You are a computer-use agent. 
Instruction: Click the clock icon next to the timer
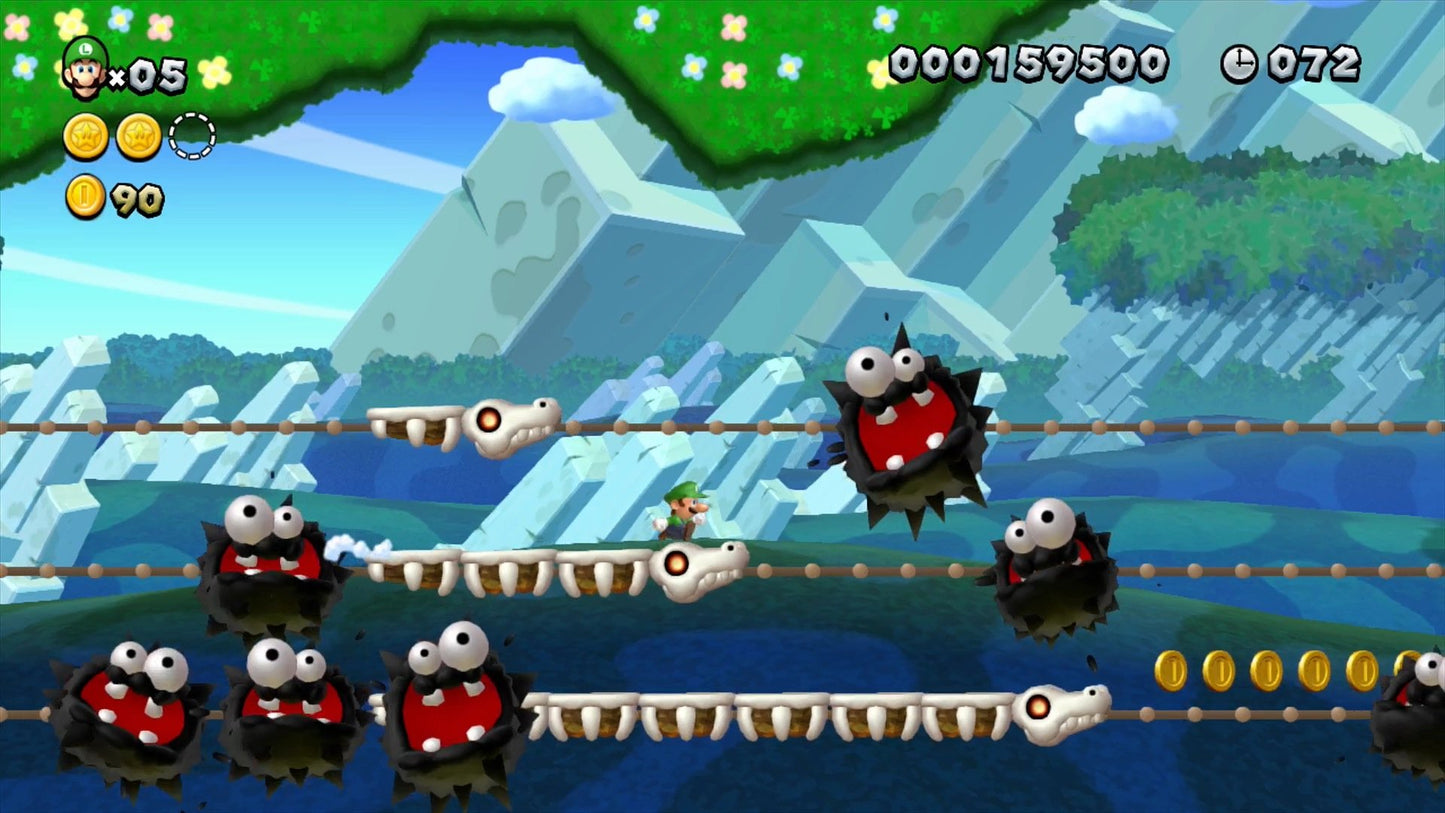click(1240, 64)
